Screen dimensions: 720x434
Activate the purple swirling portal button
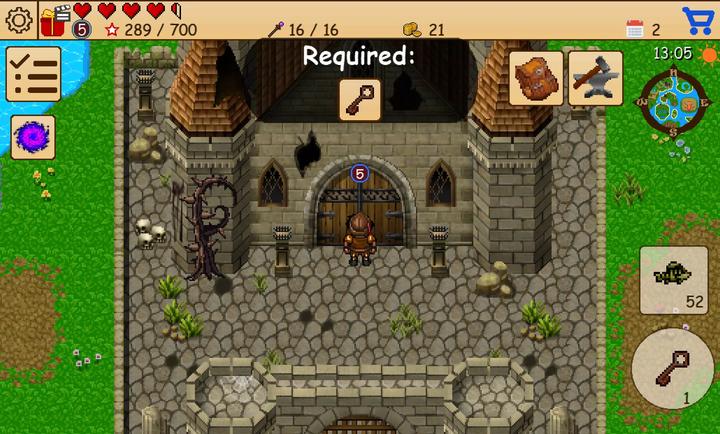(x=33, y=135)
